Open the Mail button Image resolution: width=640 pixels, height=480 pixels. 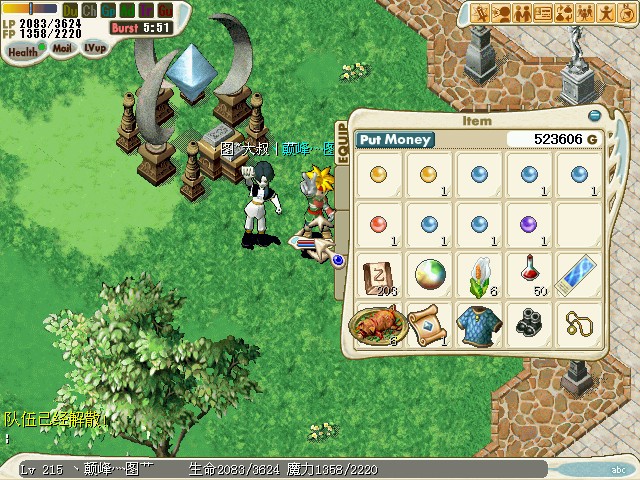tap(62, 47)
